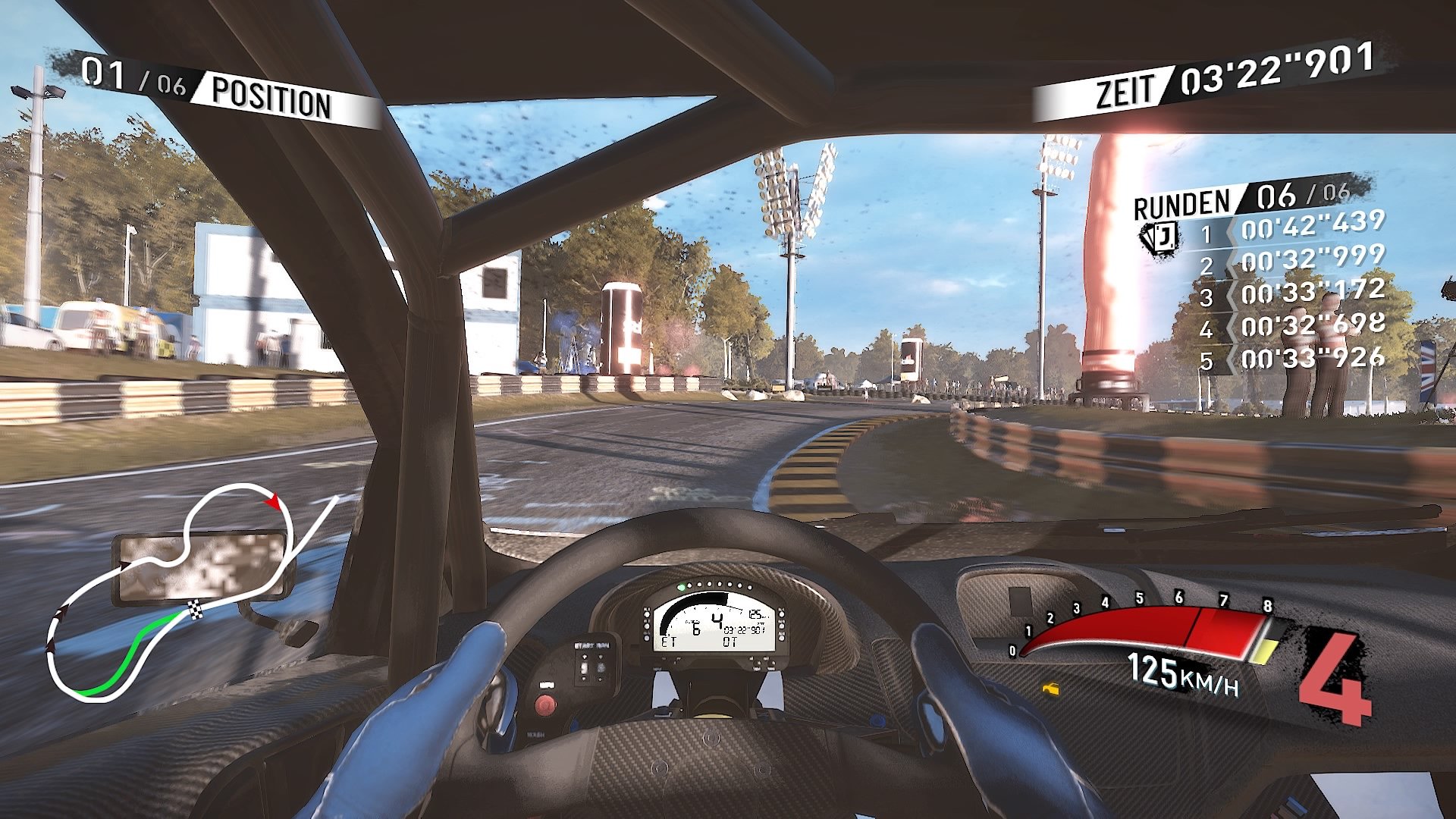This screenshot has width=1456, height=819.
Task: Click the OT label on the digital dash display
Action: pyautogui.click(x=730, y=642)
